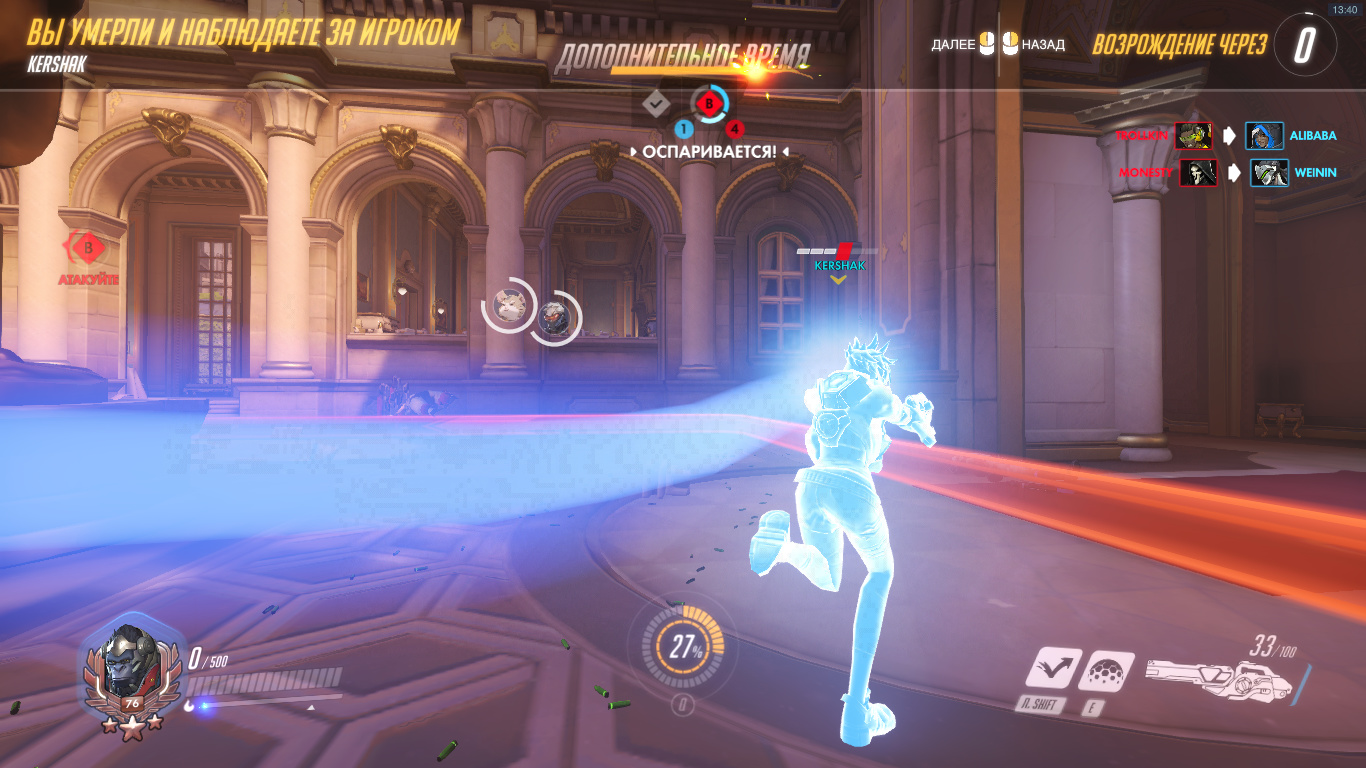
Task: Select the Soldier: 76 teammate respawn icon
Action: [x=554, y=317]
